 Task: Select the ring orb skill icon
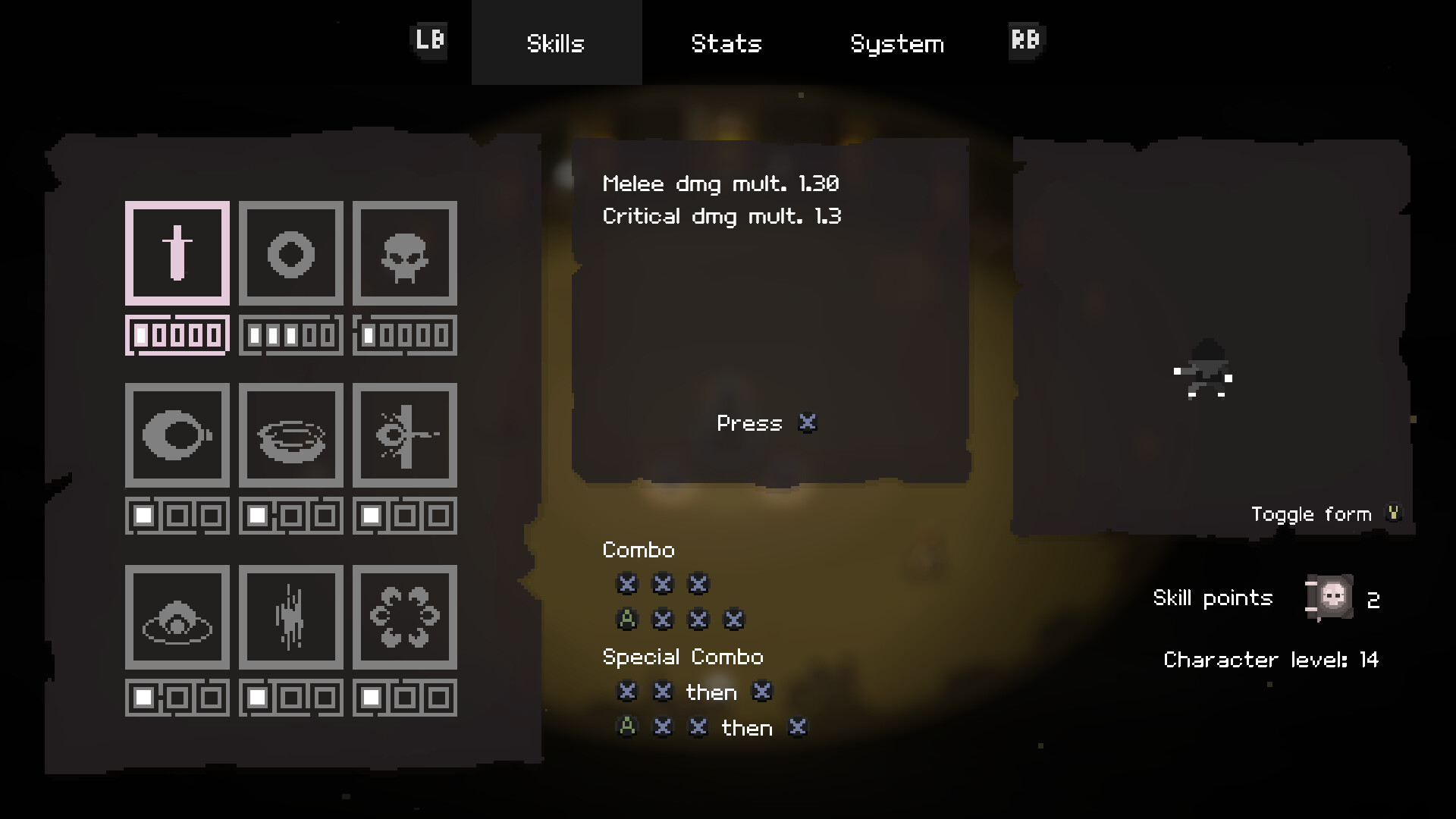(x=290, y=253)
